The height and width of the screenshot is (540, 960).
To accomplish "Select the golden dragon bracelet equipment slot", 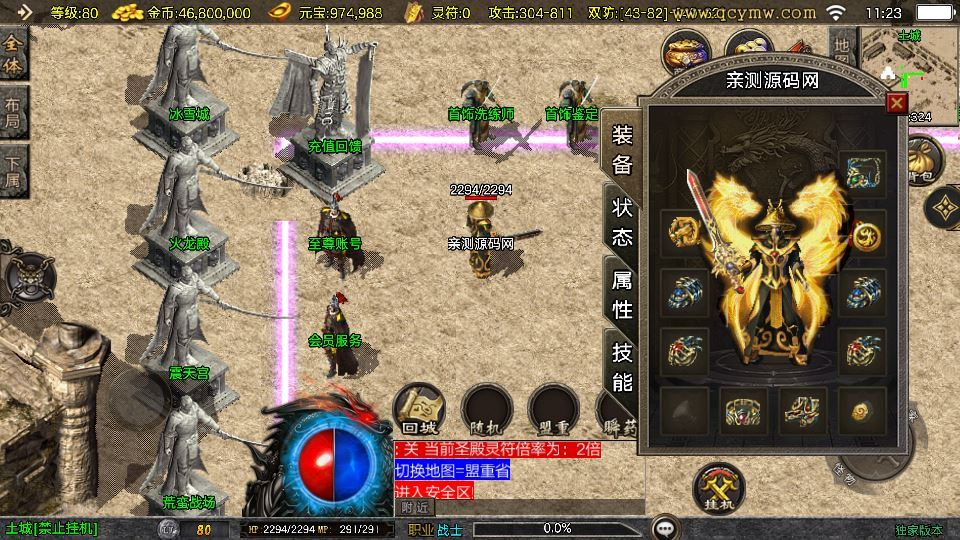I will tap(685, 234).
